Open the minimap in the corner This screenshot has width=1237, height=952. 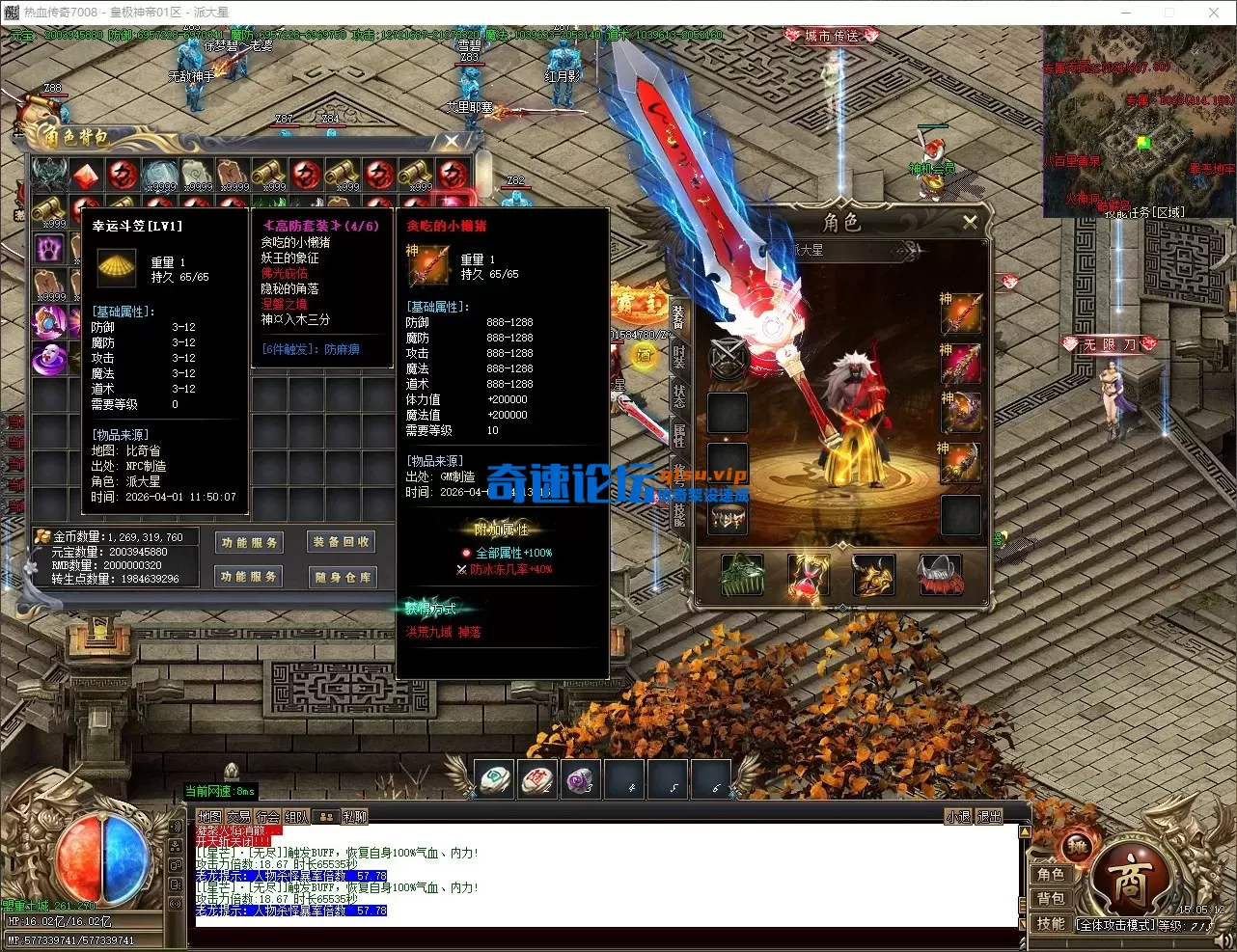click(1139, 121)
